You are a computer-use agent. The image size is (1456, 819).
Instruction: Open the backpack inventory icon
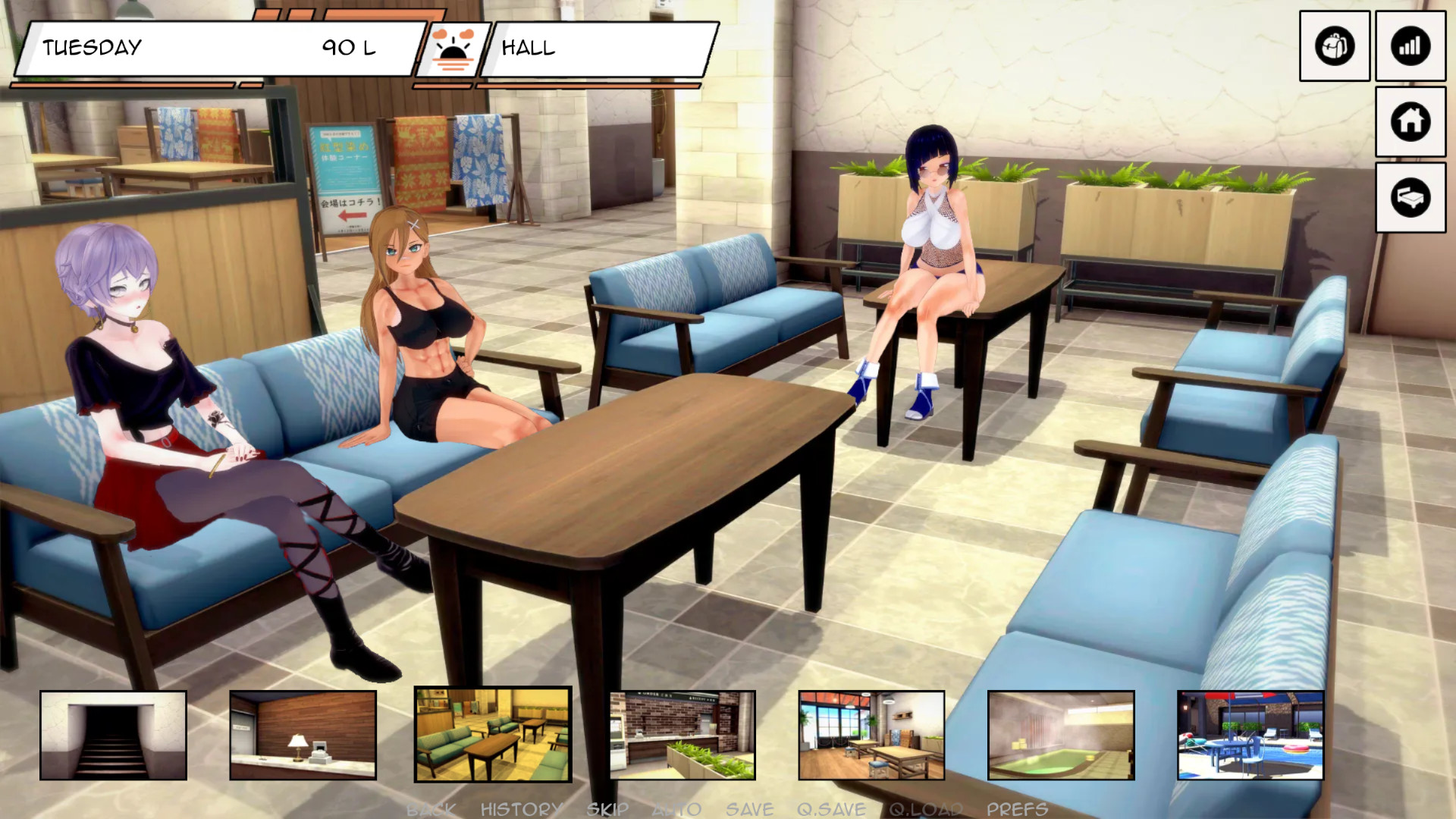(1334, 46)
